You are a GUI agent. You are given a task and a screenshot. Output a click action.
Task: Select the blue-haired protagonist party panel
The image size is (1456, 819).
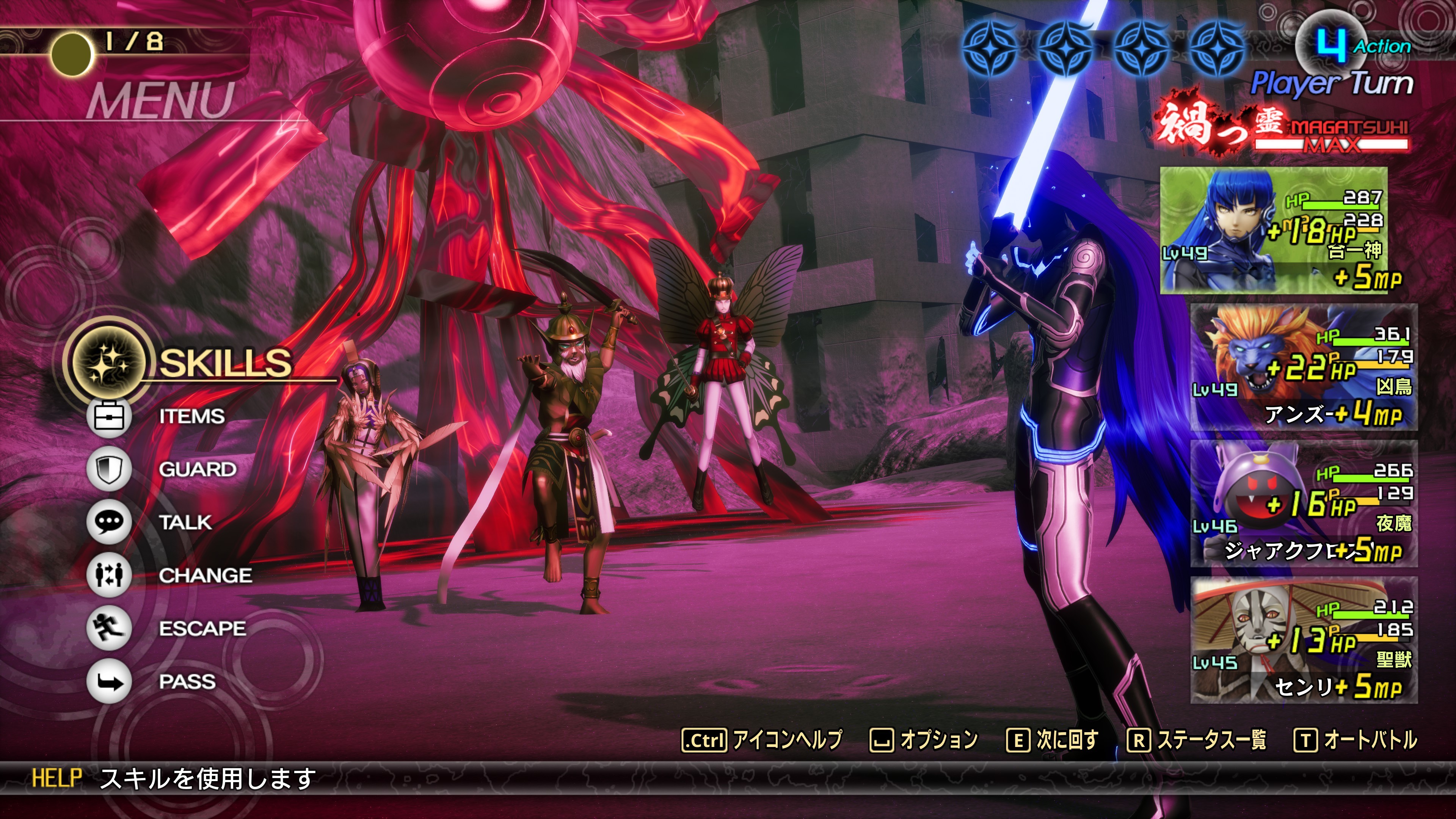1274,230
